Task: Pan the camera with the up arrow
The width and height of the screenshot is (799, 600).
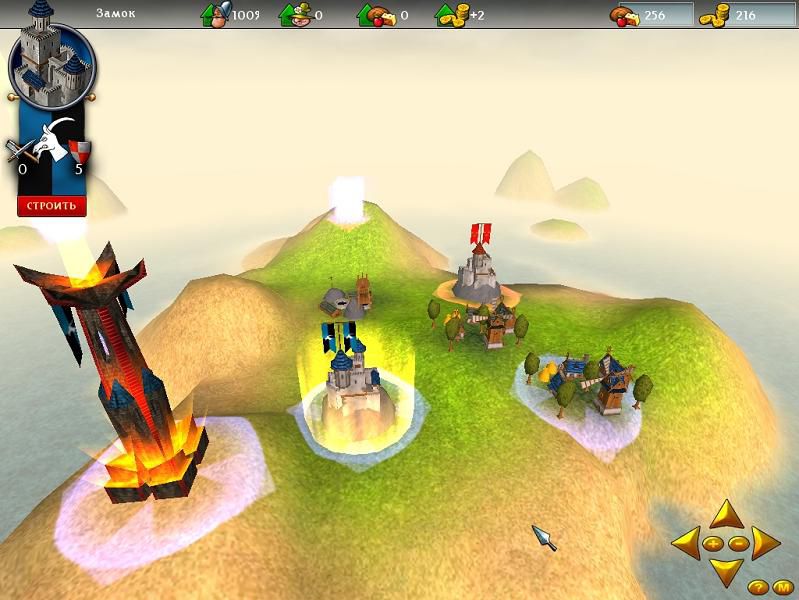Action: pyautogui.click(x=726, y=515)
